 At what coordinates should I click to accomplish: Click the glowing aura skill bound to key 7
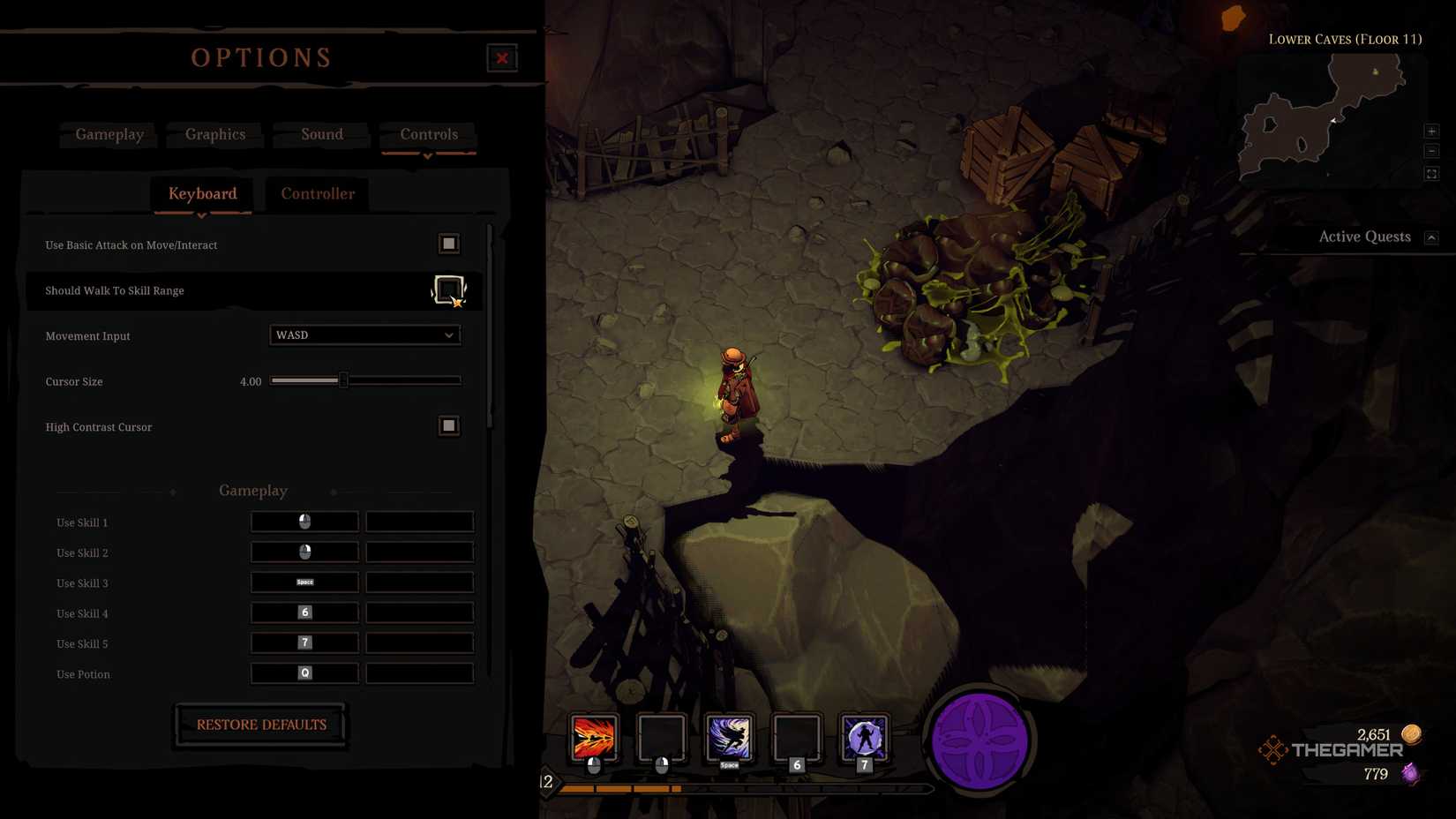[x=864, y=741]
